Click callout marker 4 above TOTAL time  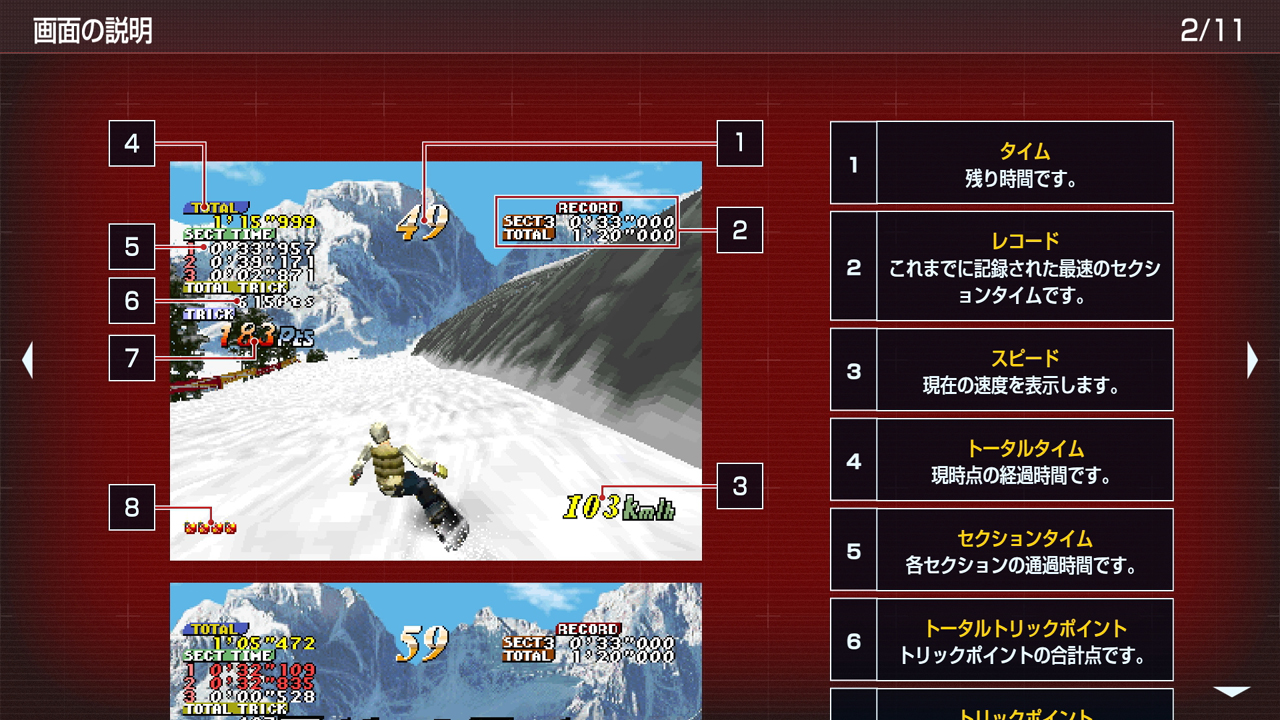click(x=130, y=145)
